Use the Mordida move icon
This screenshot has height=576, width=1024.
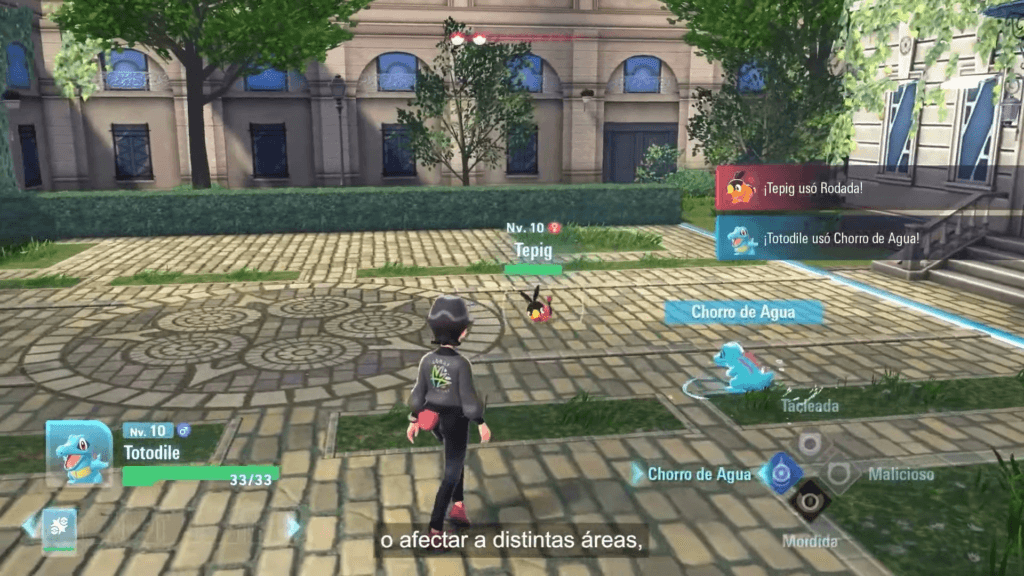pyautogui.click(x=810, y=499)
